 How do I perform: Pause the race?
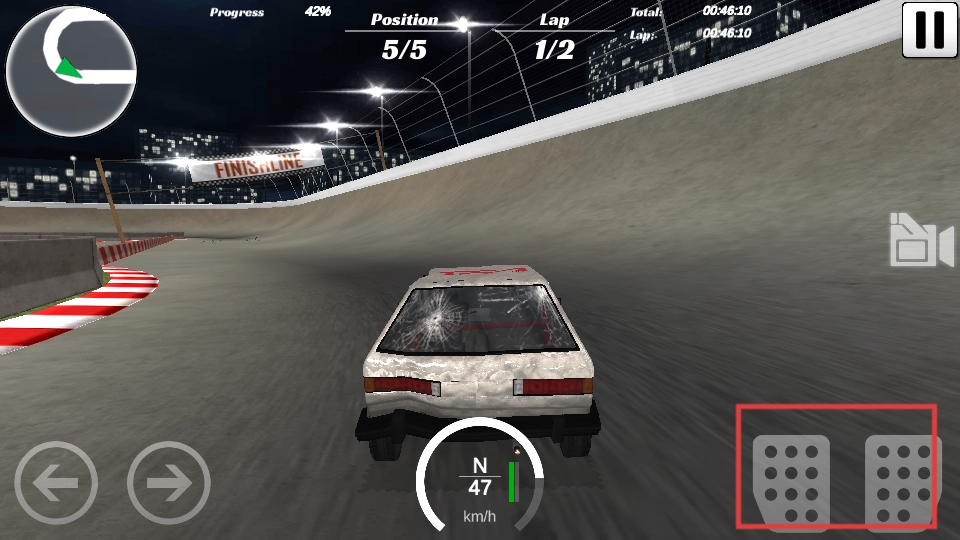click(929, 30)
